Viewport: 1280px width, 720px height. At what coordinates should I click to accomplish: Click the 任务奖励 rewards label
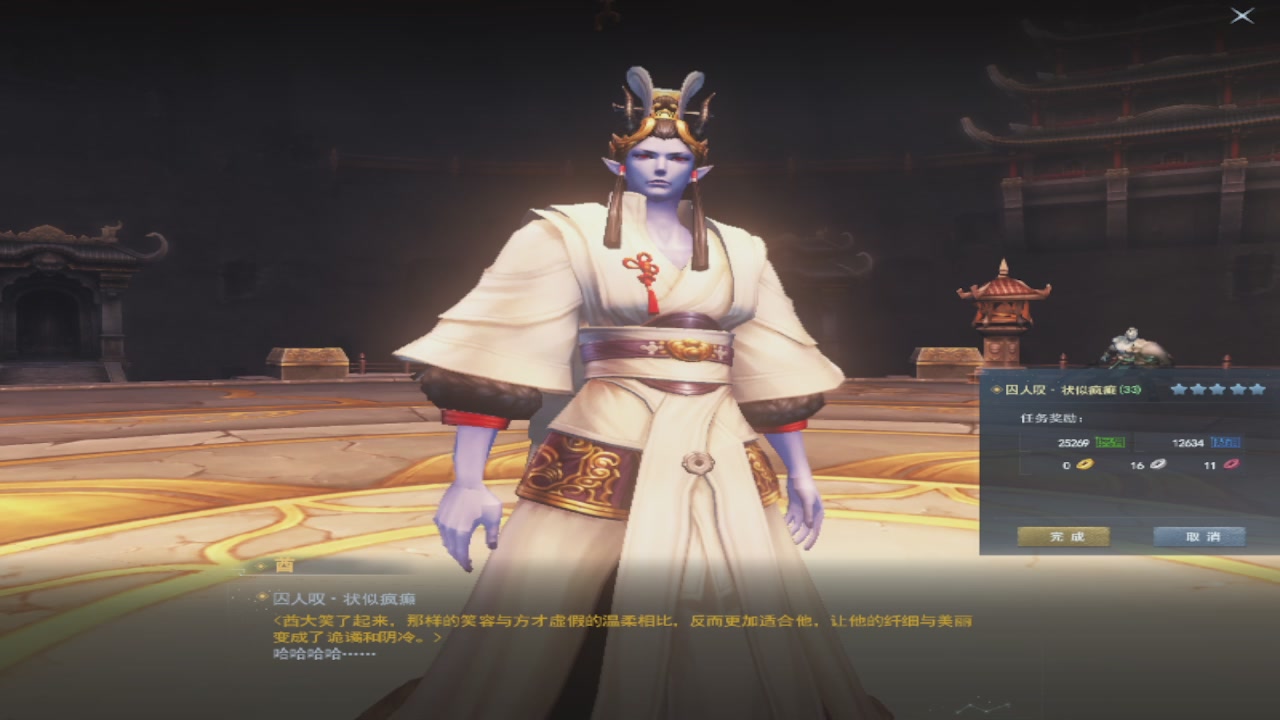(1051, 417)
